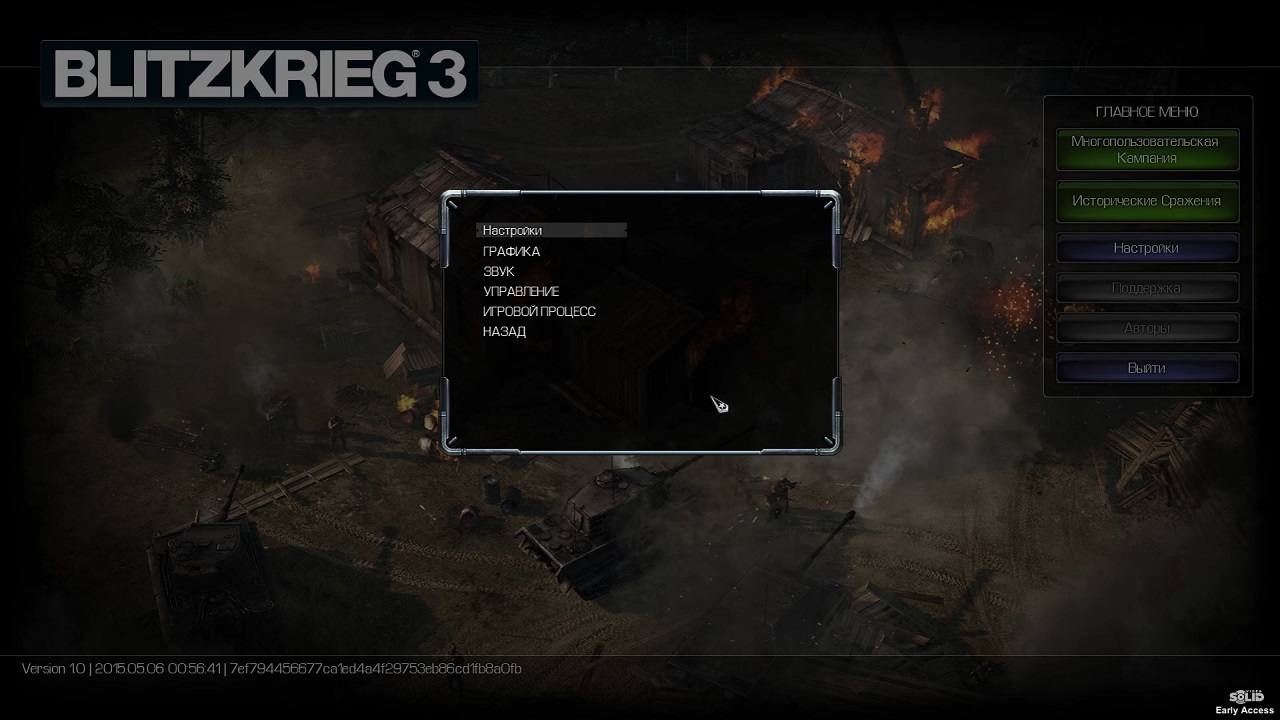The height and width of the screenshot is (720, 1280).
Task: Open the Поддержка support button
Action: pyautogui.click(x=1147, y=288)
